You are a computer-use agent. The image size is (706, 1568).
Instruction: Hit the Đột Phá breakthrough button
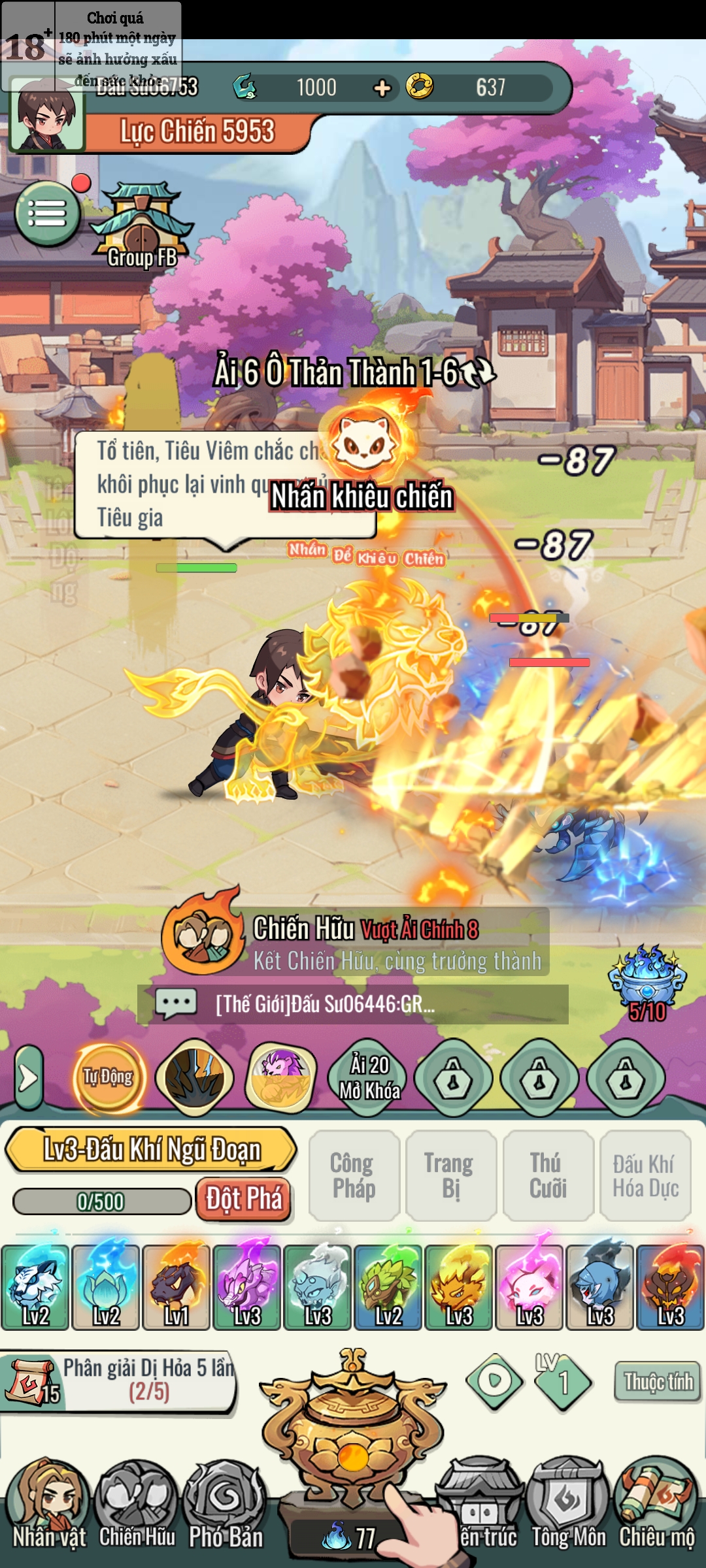(244, 1200)
